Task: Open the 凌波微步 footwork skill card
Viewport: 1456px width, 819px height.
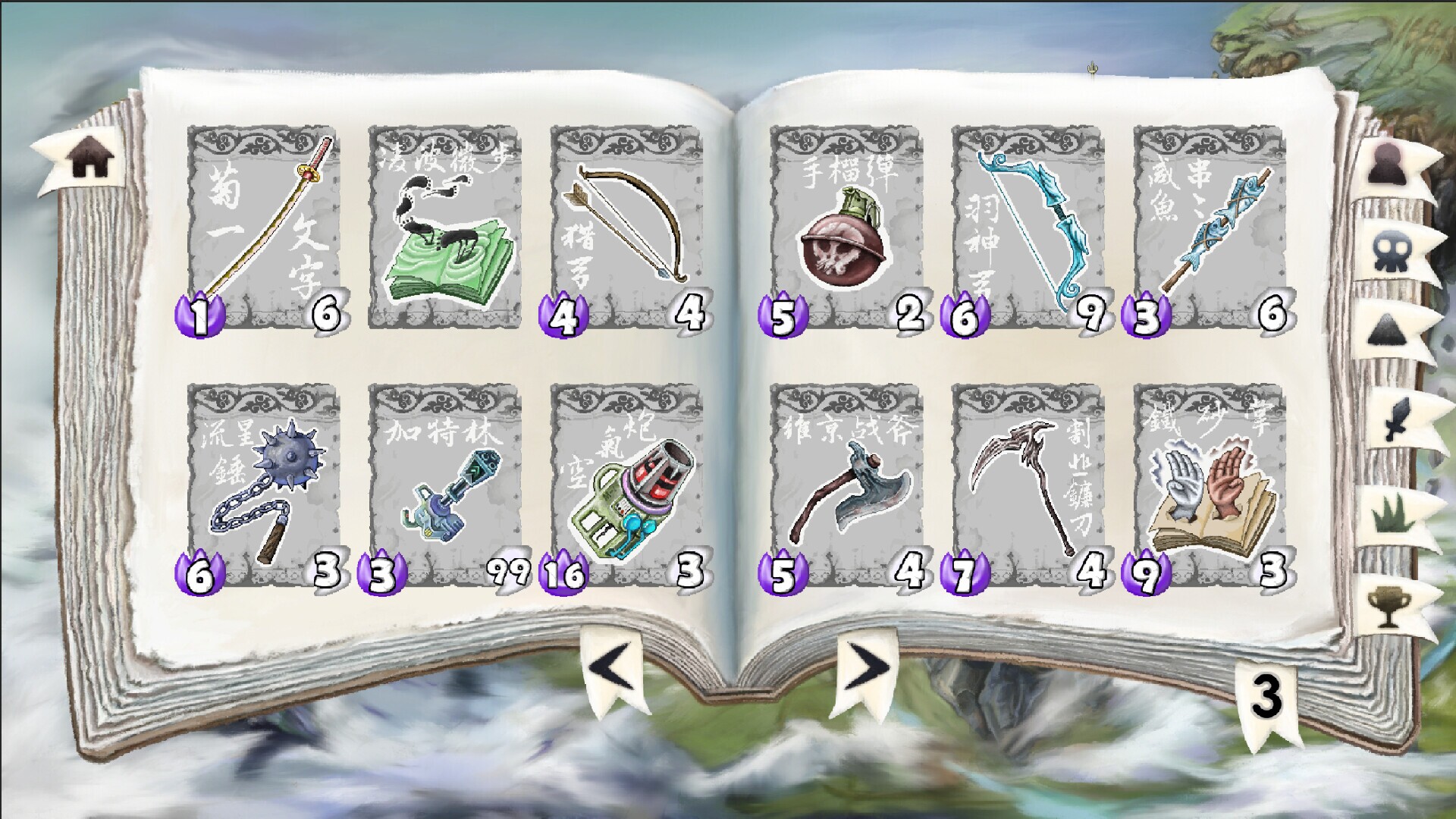Action: [447, 227]
